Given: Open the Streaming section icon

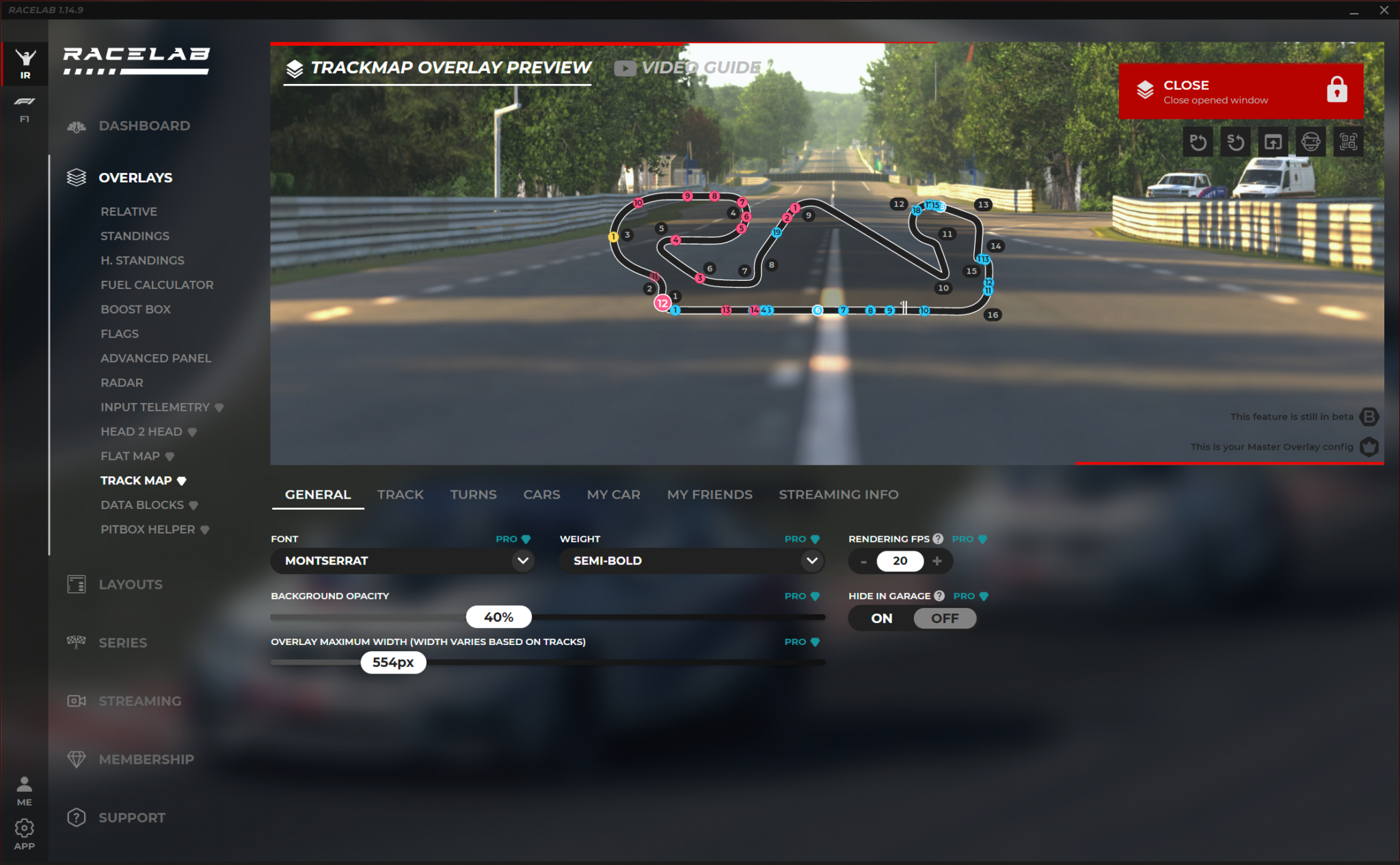Looking at the screenshot, I should pyautogui.click(x=76, y=700).
